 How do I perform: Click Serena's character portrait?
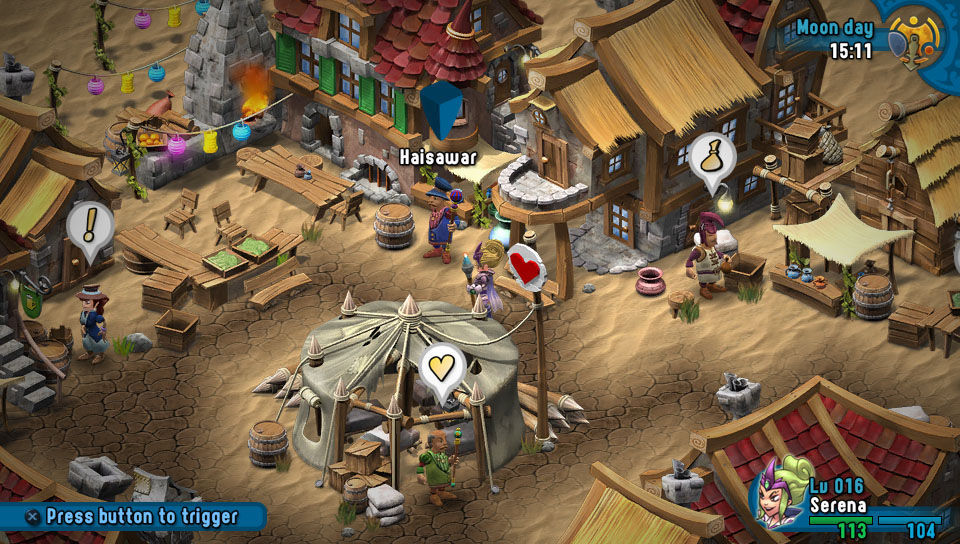(777, 492)
